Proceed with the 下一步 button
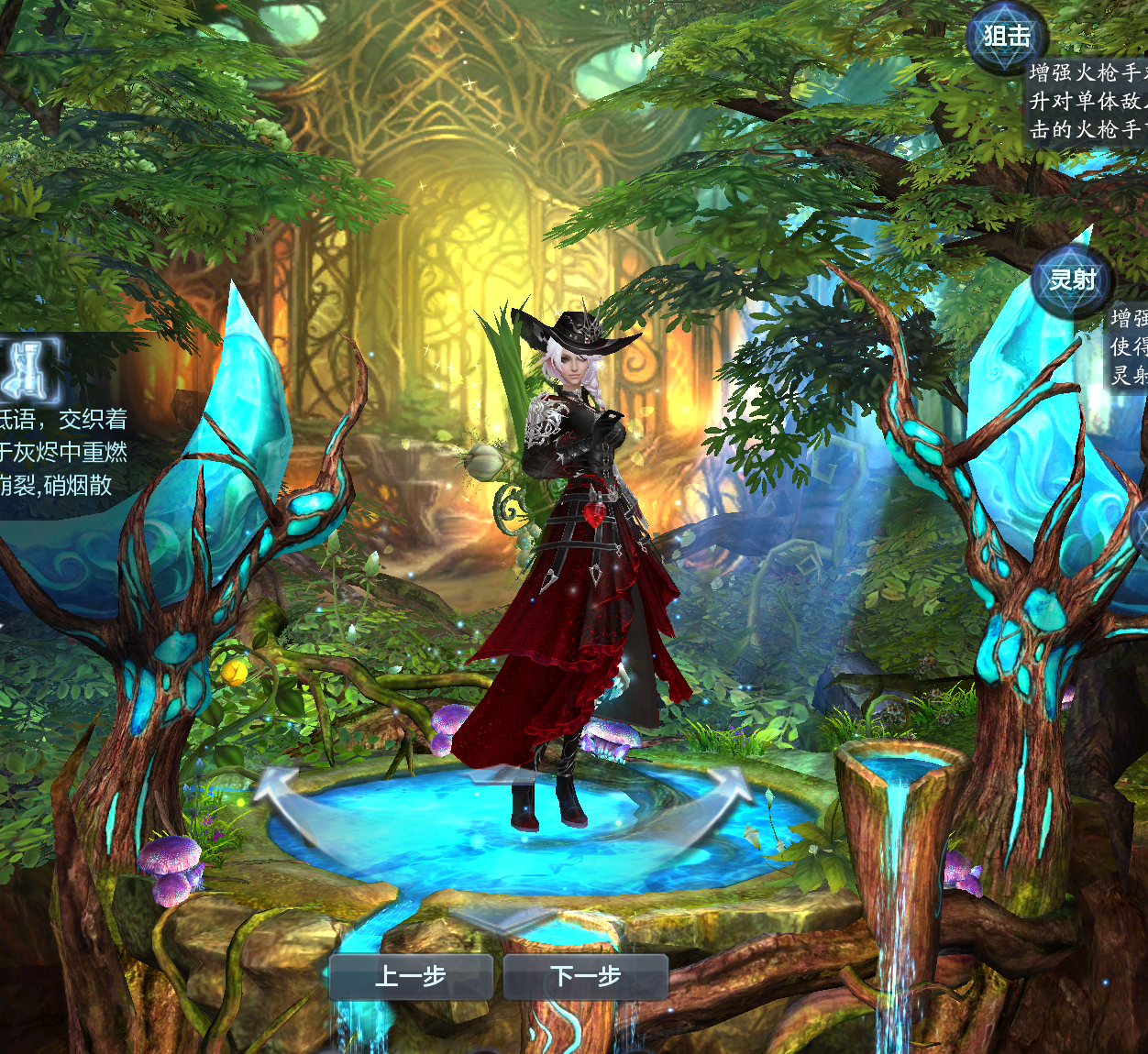Image resolution: width=1148 pixels, height=1054 pixels. (586, 977)
